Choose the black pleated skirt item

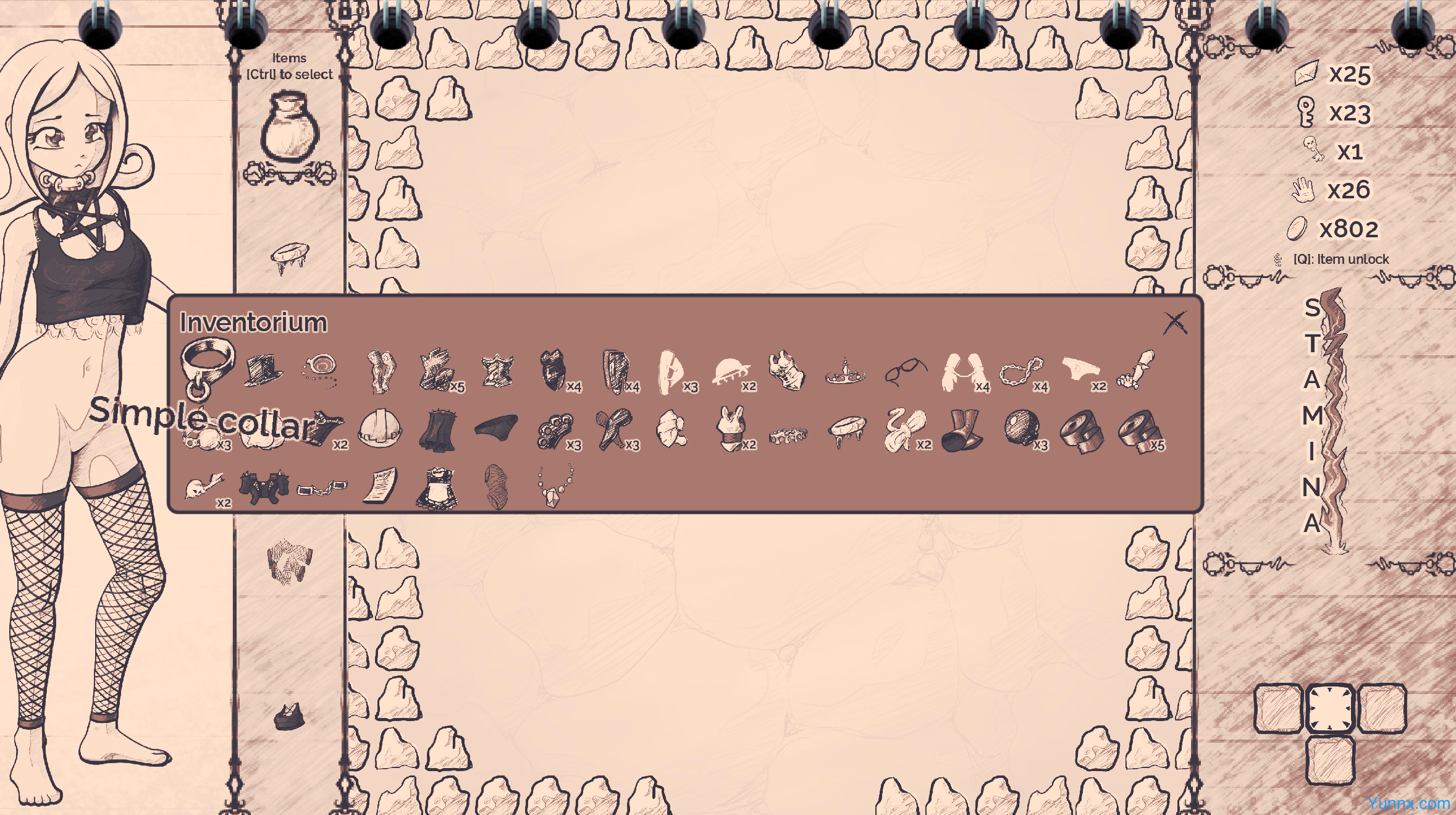pos(437,429)
